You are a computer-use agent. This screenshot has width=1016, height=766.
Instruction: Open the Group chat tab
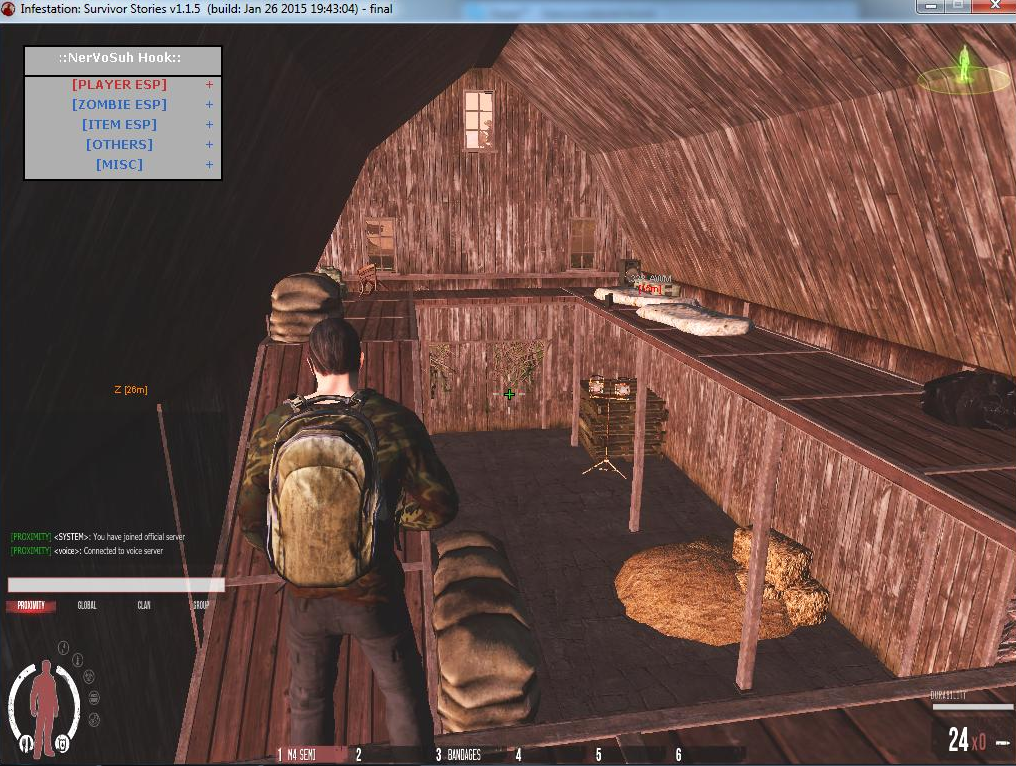(201, 606)
